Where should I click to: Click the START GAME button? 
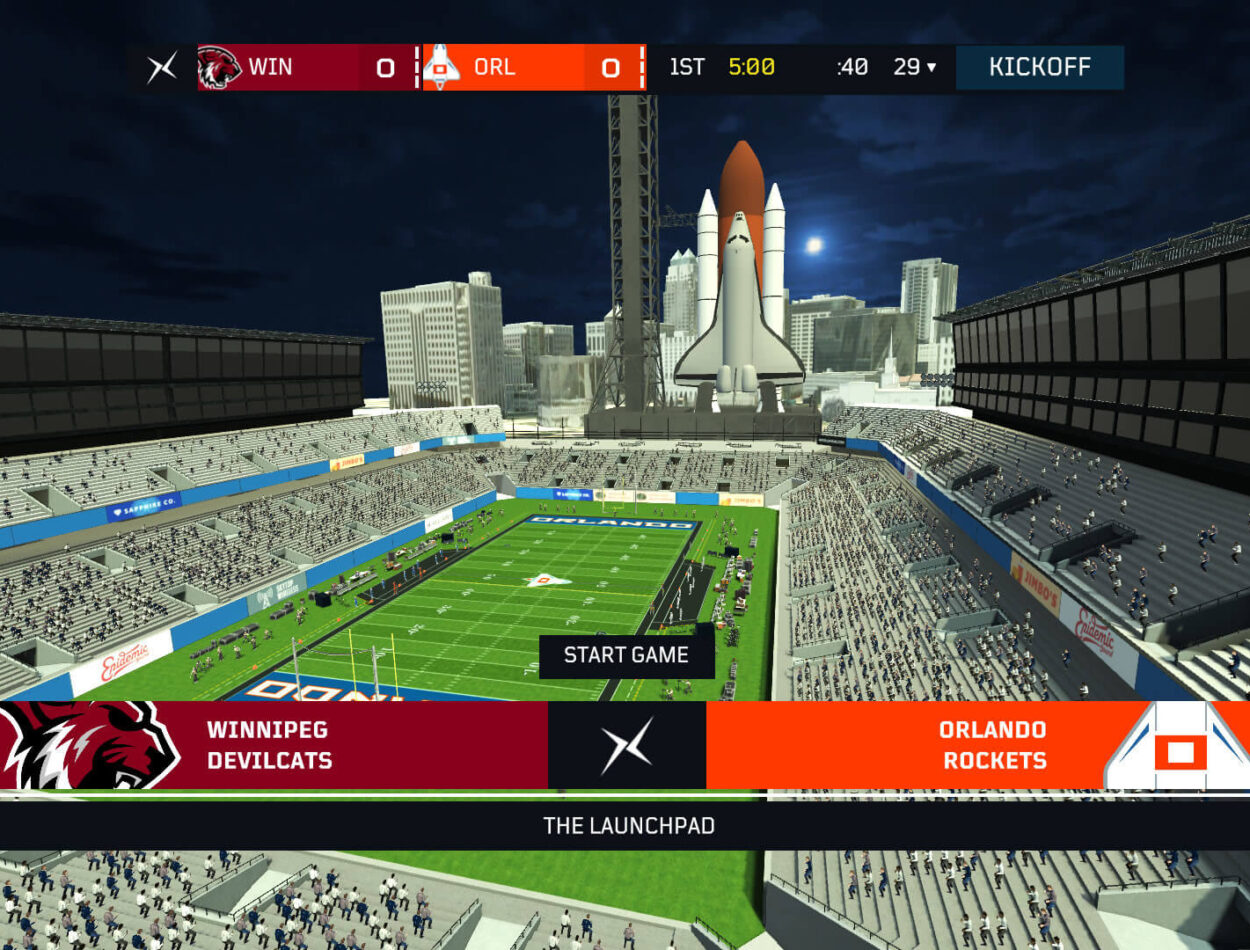[626, 655]
